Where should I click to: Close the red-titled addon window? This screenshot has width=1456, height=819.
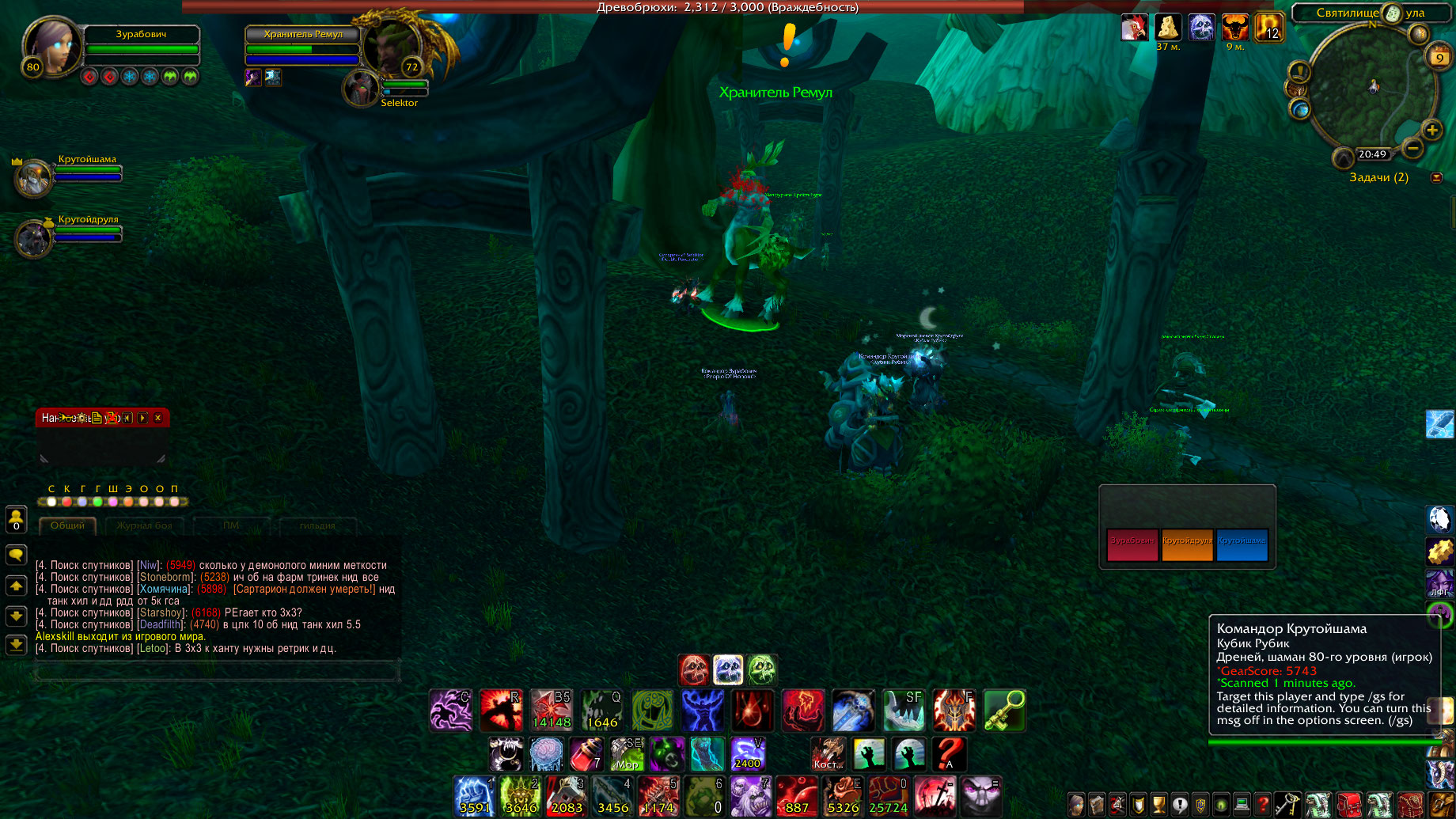(158, 418)
